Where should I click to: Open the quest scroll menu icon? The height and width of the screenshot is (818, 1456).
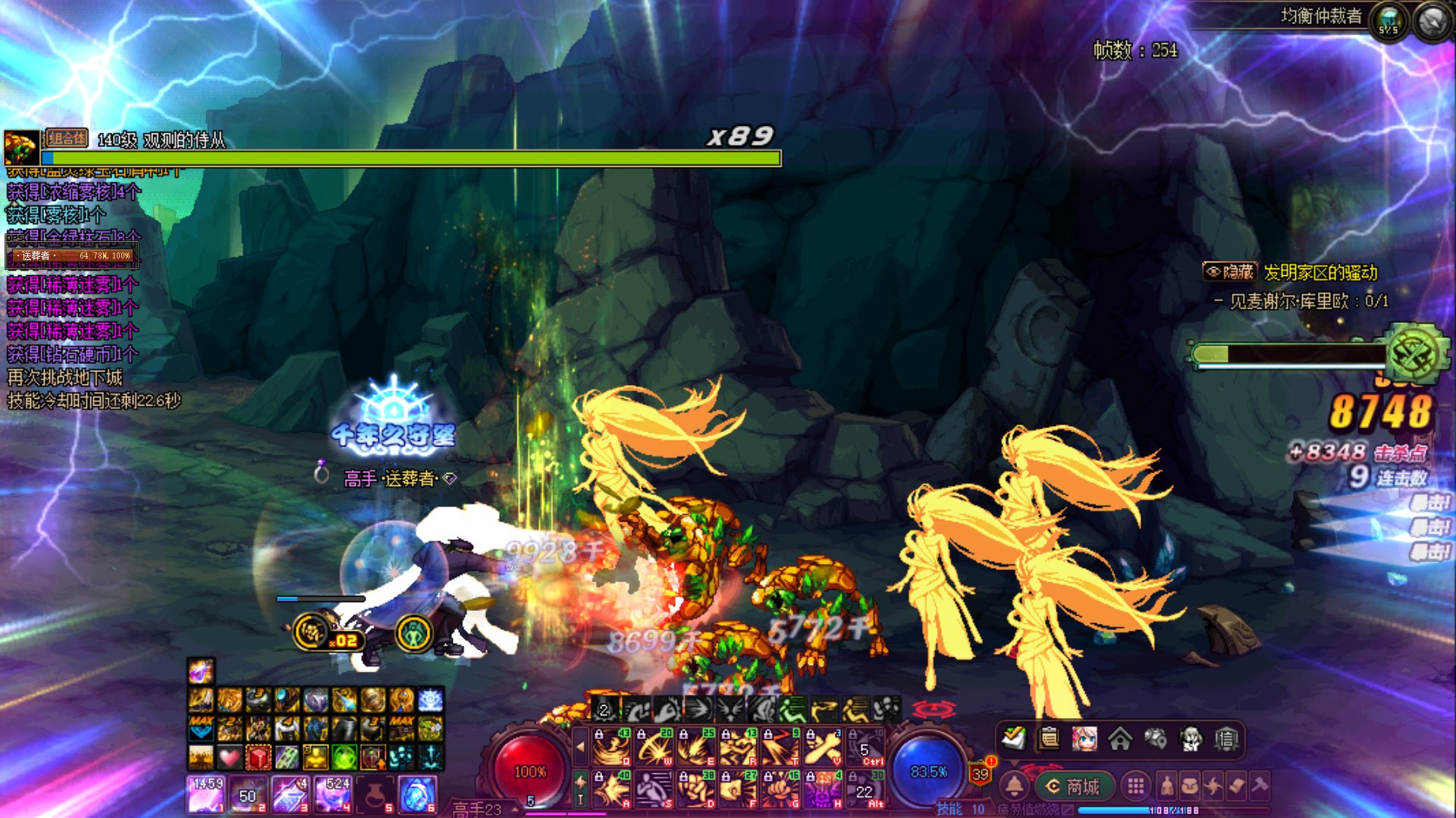point(1236,786)
